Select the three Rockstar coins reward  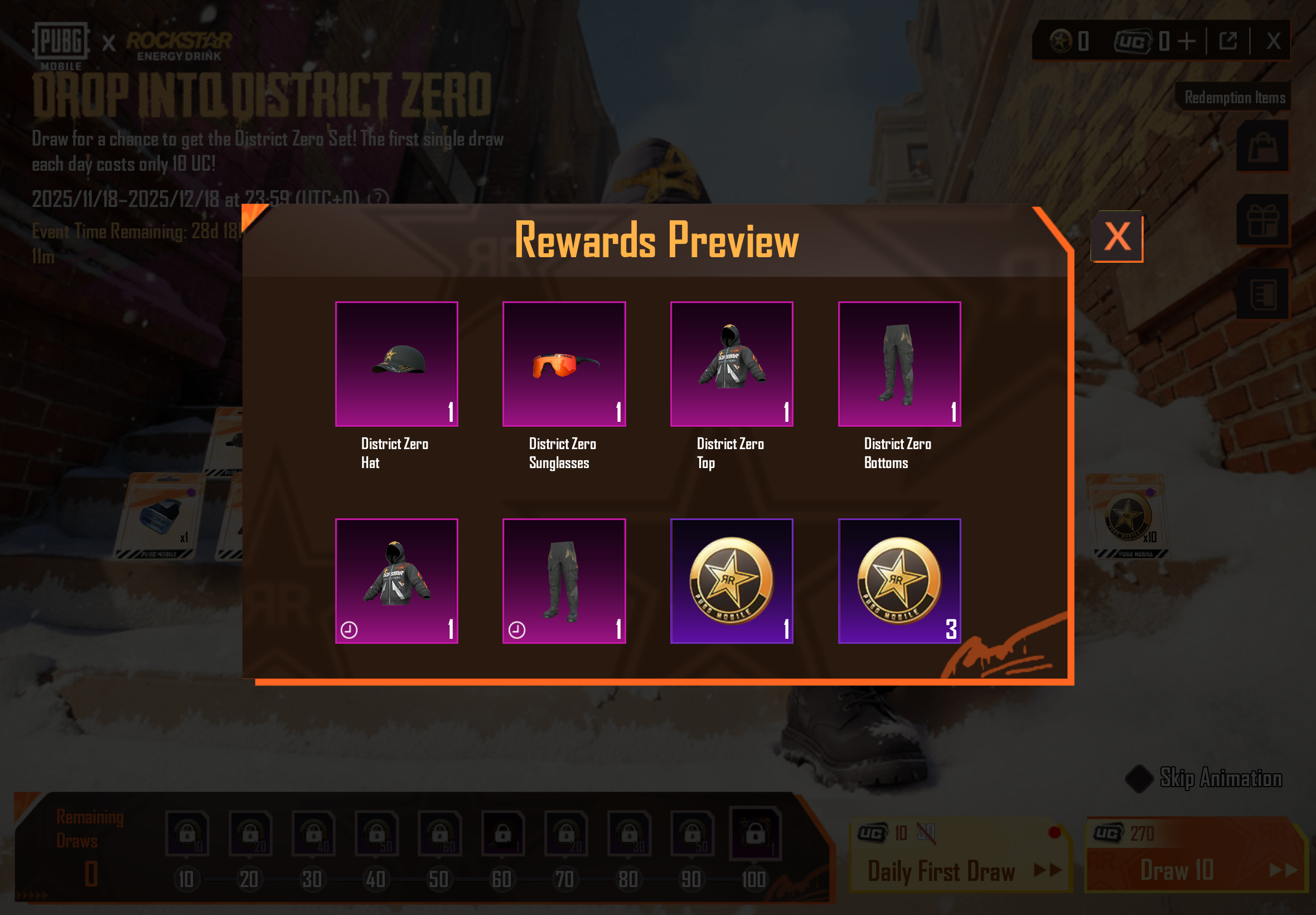click(899, 581)
